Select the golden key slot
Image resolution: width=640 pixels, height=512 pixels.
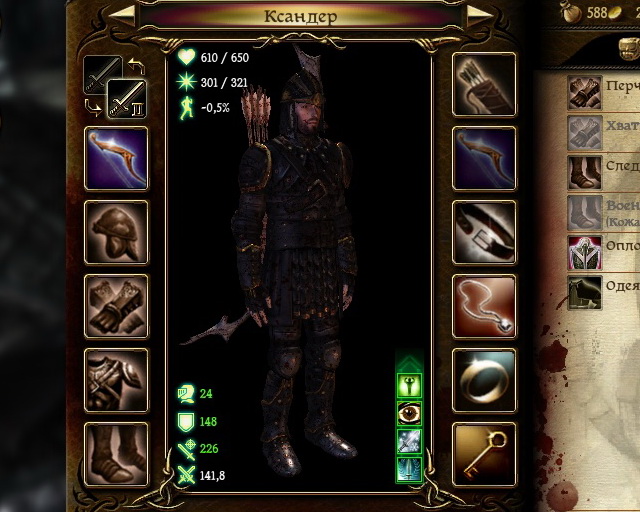pyautogui.click(x=484, y=454)
